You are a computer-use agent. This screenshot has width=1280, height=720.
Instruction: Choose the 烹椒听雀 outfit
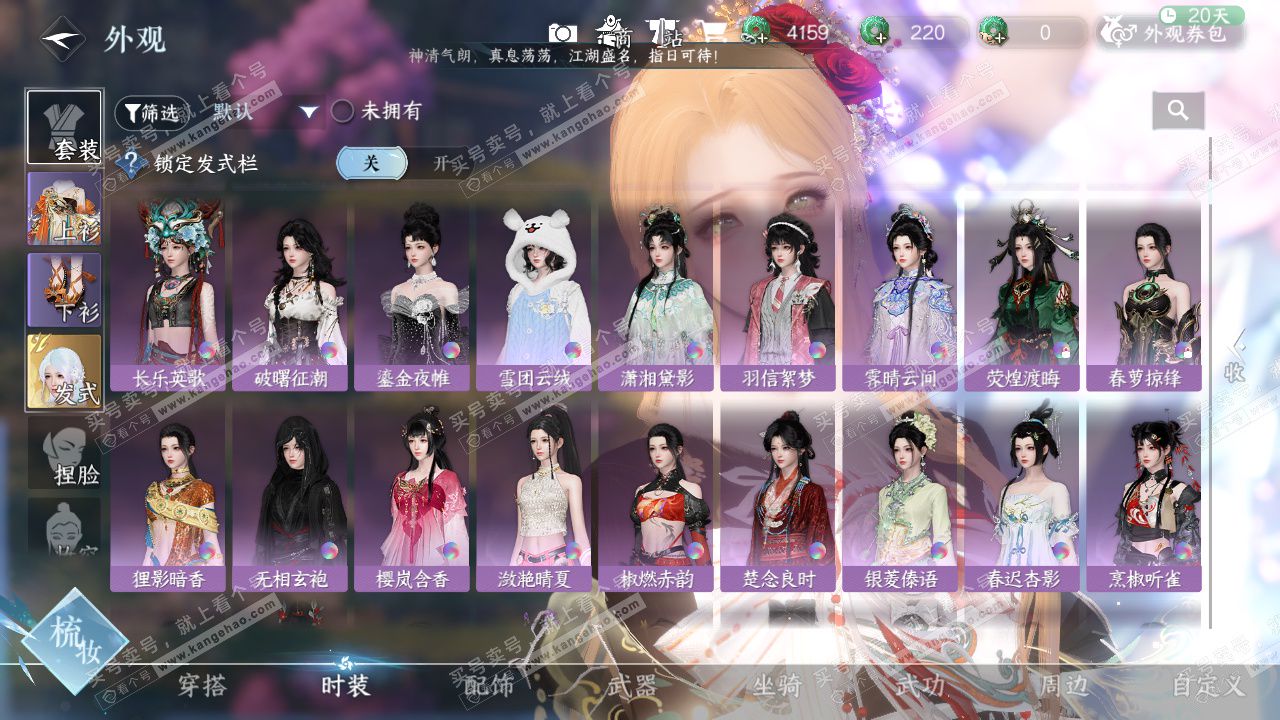[1143, 497]
